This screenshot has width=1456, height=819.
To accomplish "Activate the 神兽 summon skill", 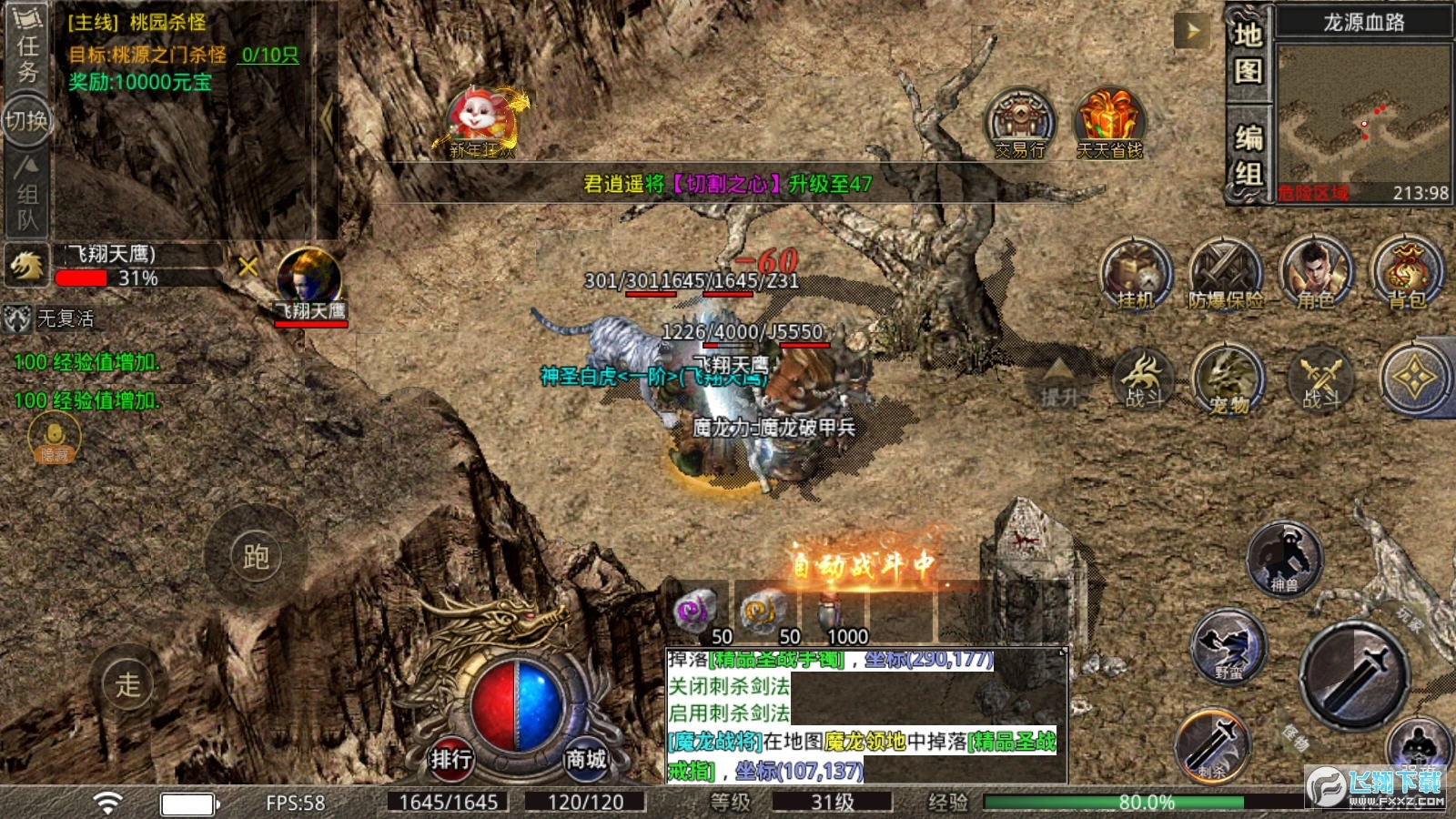I will 1284,558.
